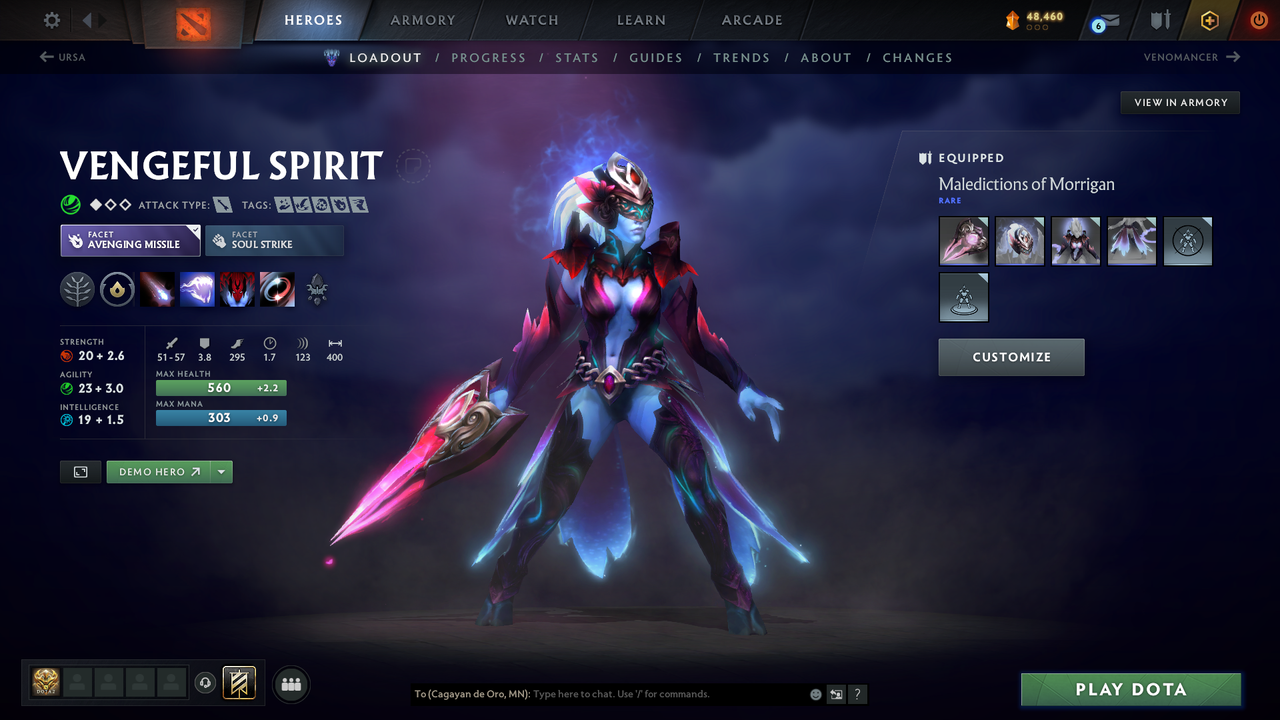The image size is (1280, 720).
Task: Open the ARCADE menu item
Action: pyautogui.click(x=751, y=20)
